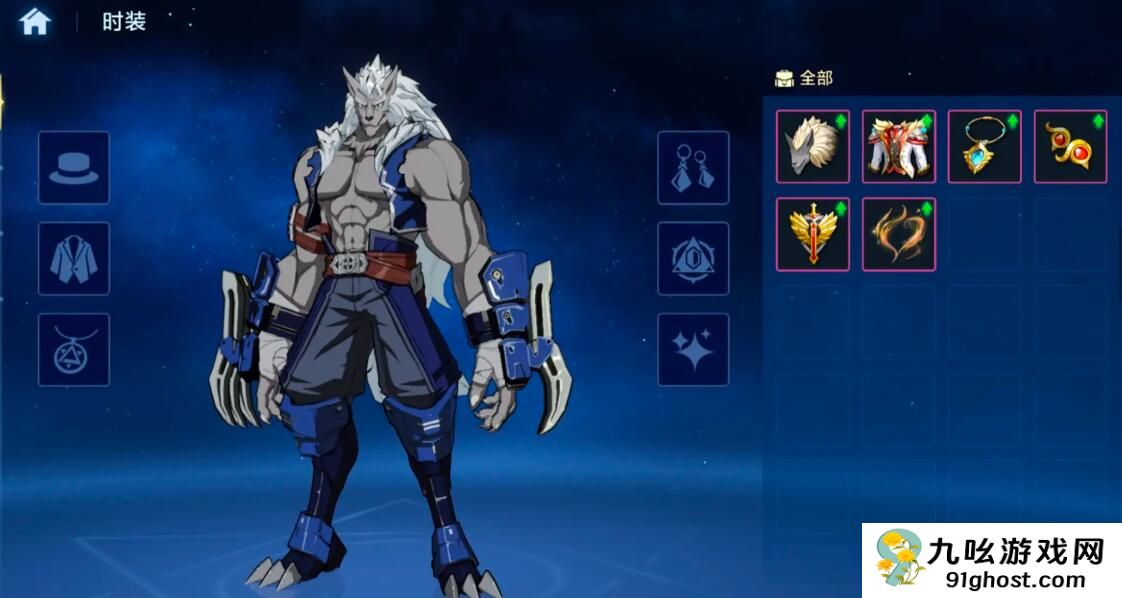Pick the gold and red gem earrings
The height and width of the screenshot is (598, 1122).
coord(1071,147)
